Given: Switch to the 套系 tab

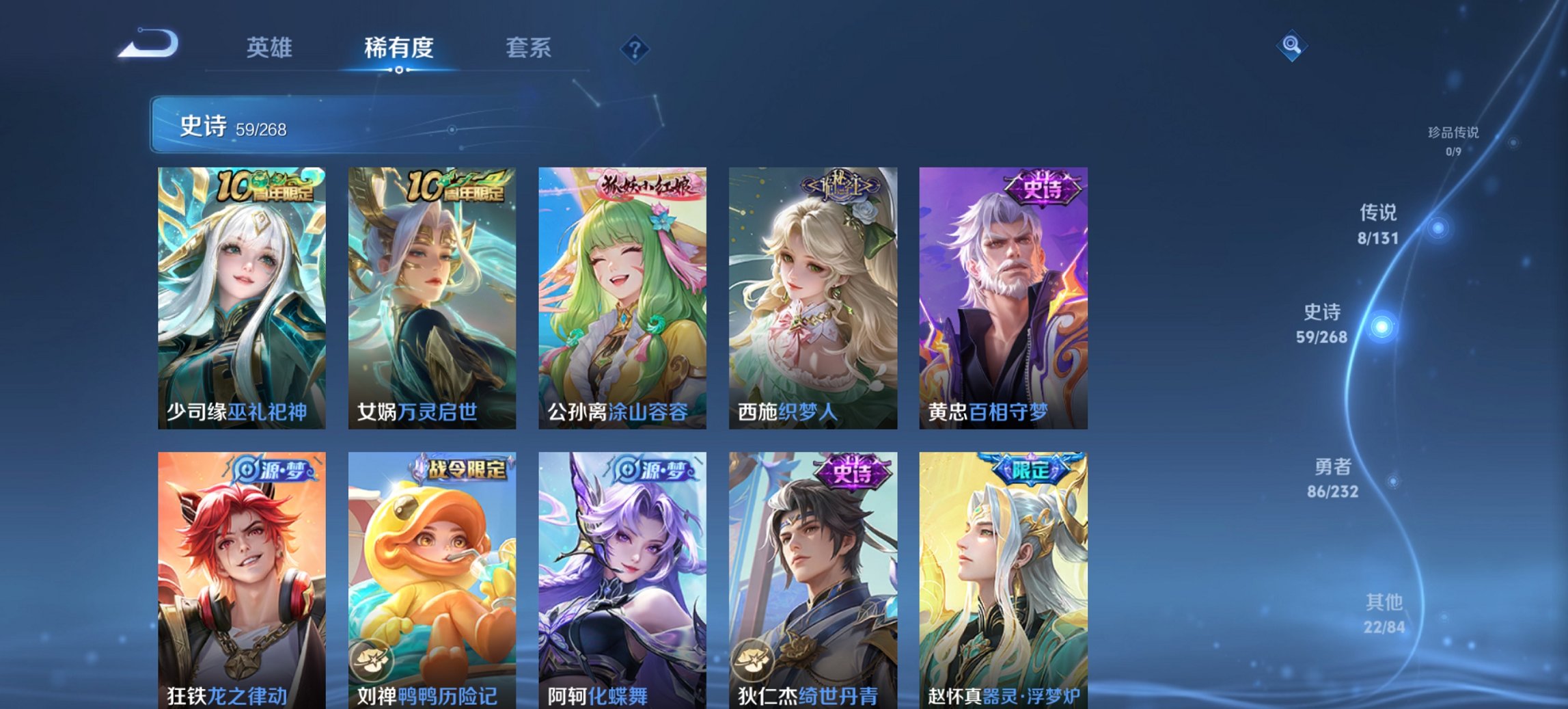Looking at the screenshot, I should (x=529, y=48).
